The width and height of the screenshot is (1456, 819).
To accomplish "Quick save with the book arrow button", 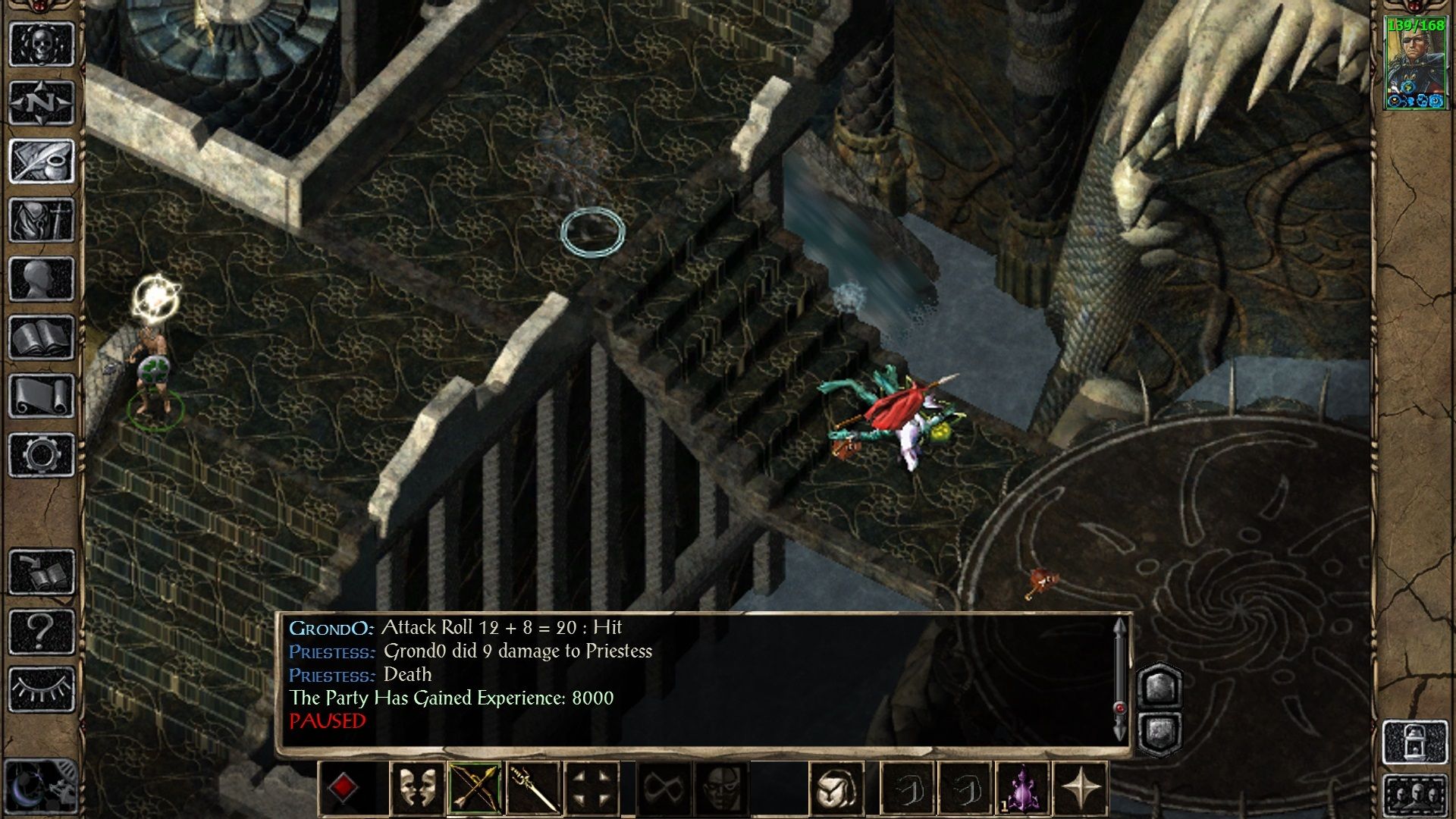I will (x=42, y=572).
